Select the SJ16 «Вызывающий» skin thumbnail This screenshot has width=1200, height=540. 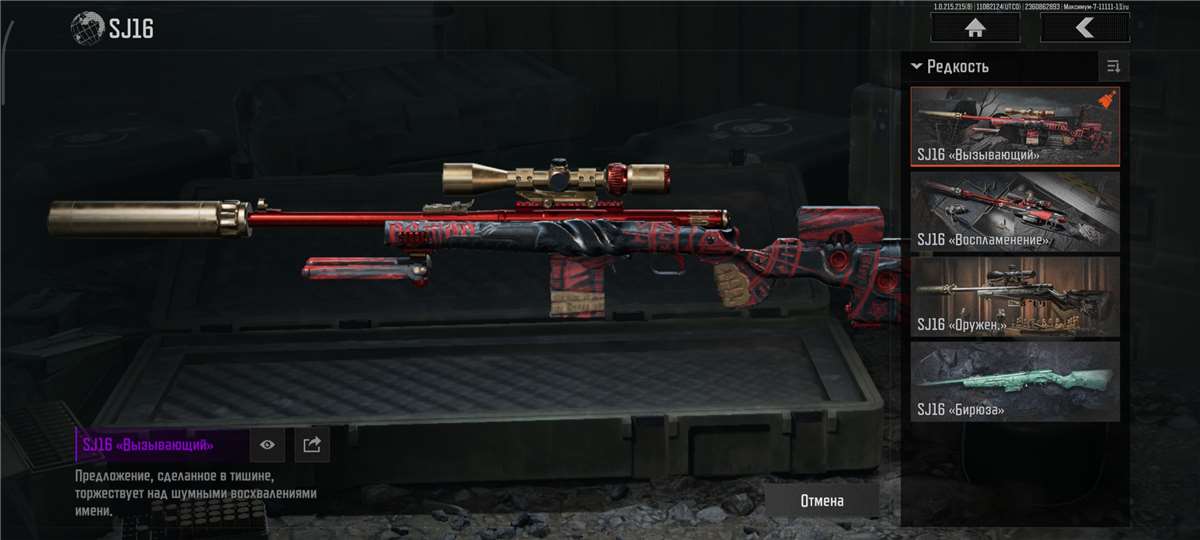point(1014,126)
